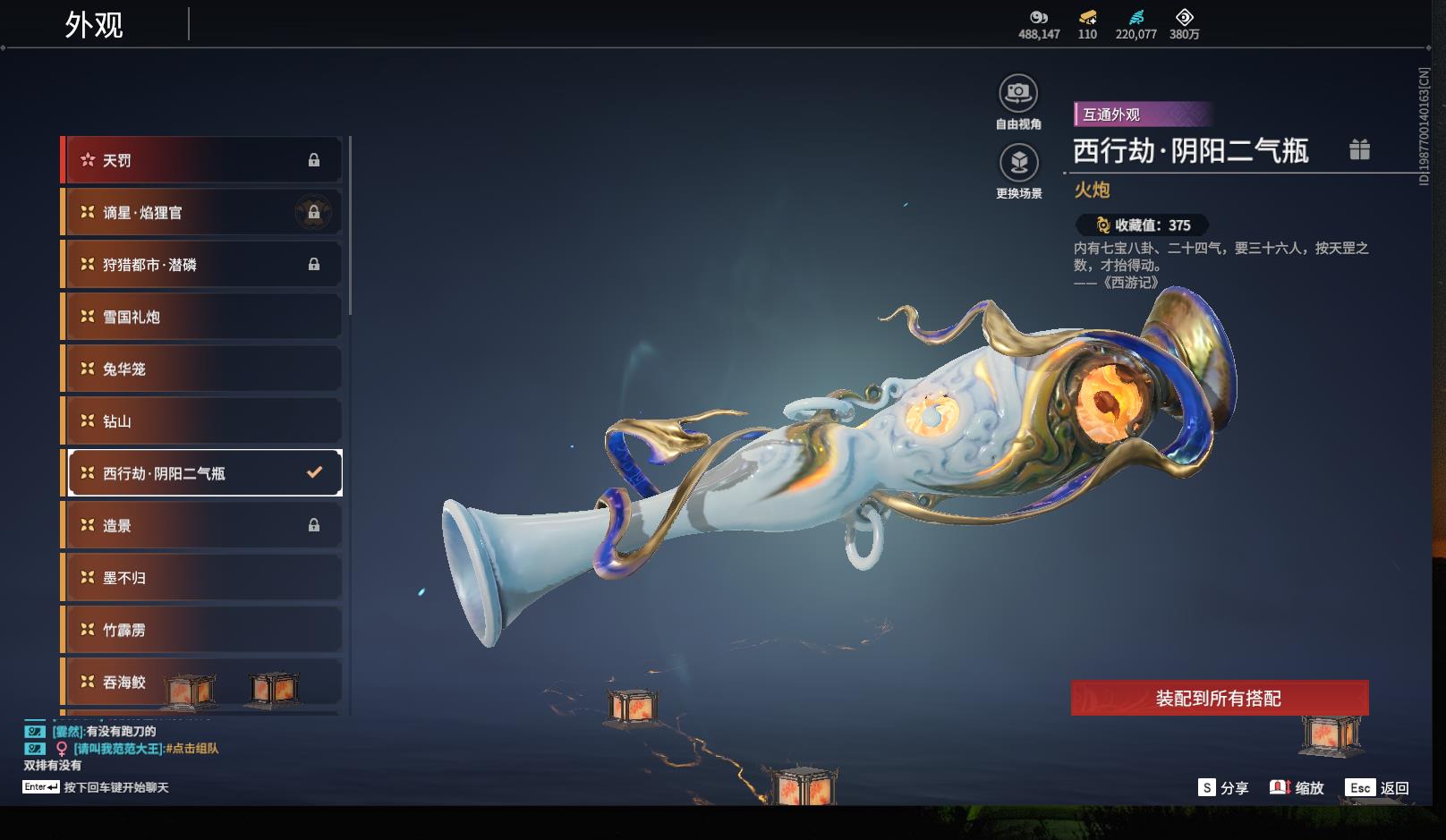Select the 西行劫·阴阳二气瓶 list entry
Image resolution: width=1446 pixels, height=840 pixels.
tap(203, 473)
